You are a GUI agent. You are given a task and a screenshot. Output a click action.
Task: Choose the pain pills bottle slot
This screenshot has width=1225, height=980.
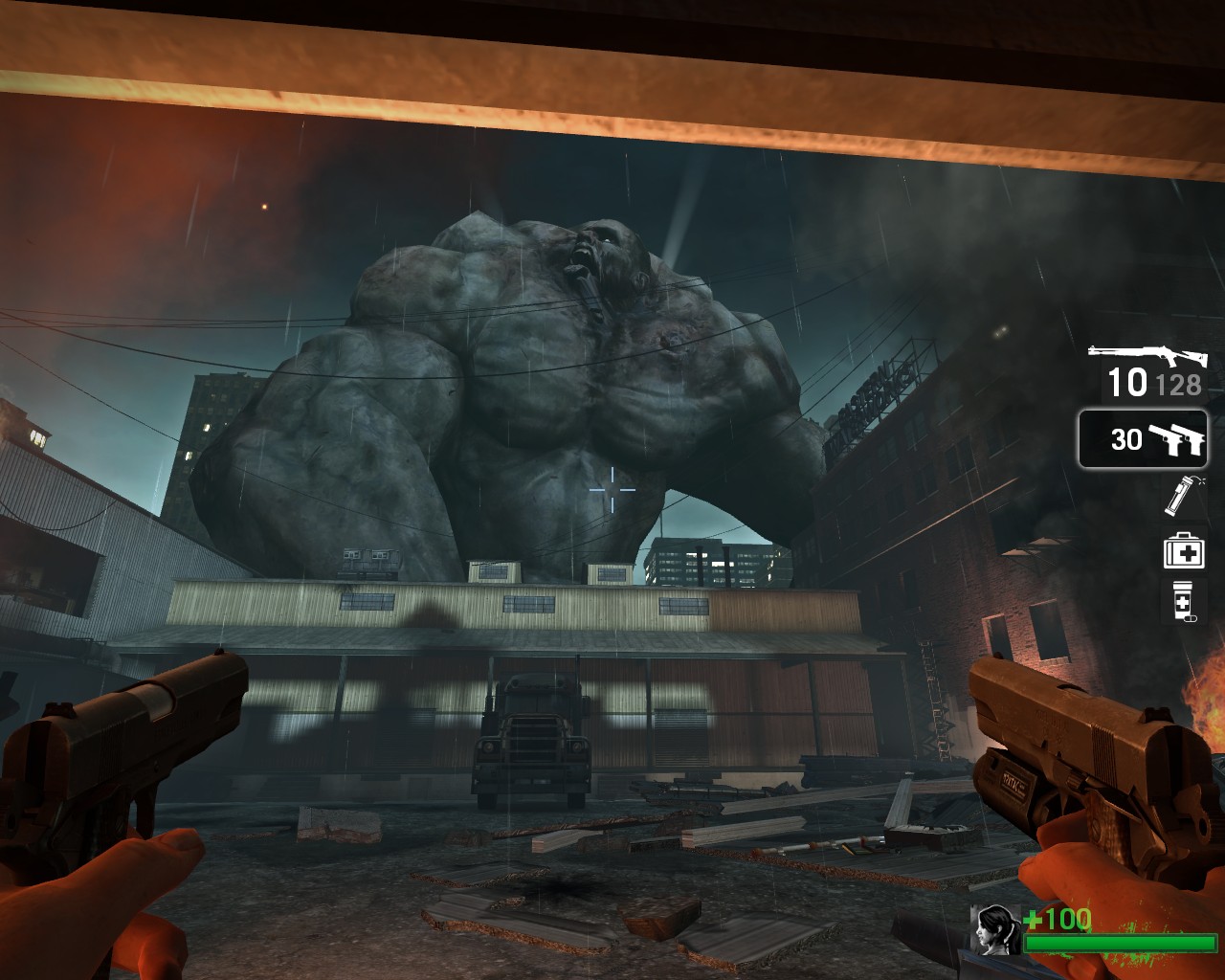[1183, 601]
